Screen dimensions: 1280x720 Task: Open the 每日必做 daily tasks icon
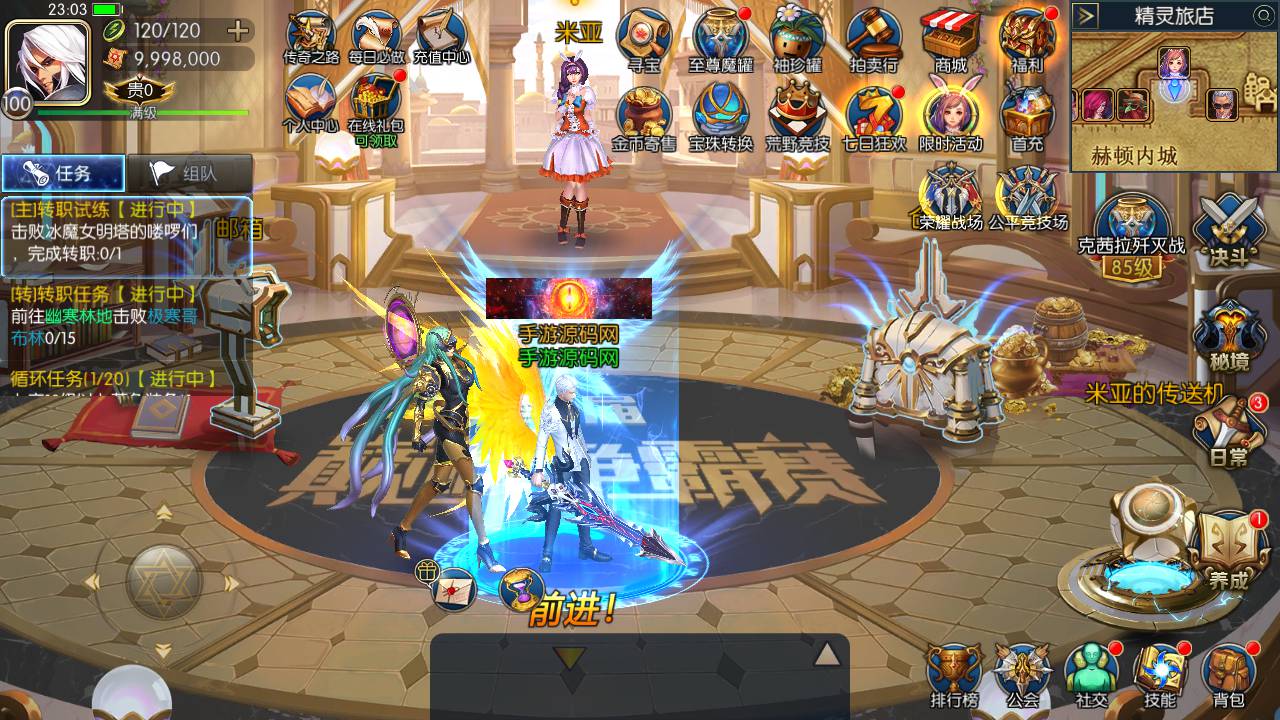point(376,39)
